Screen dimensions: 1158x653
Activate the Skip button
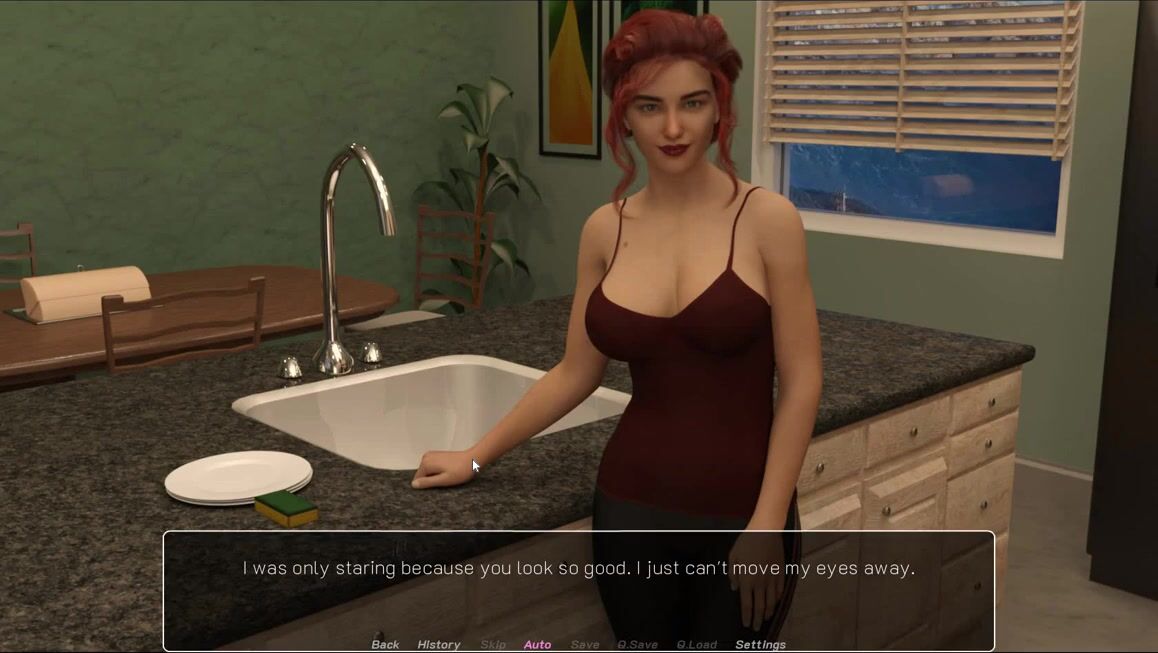coord(493,644)
